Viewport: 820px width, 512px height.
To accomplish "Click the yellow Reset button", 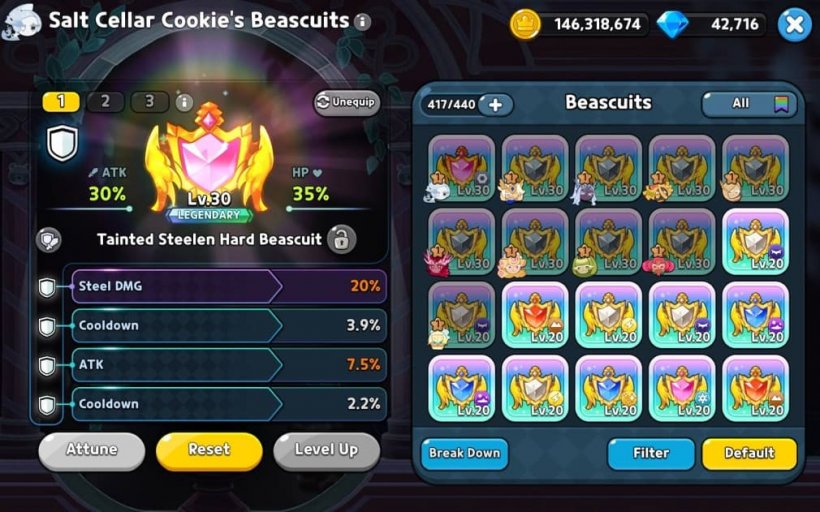I will point(209,450).
